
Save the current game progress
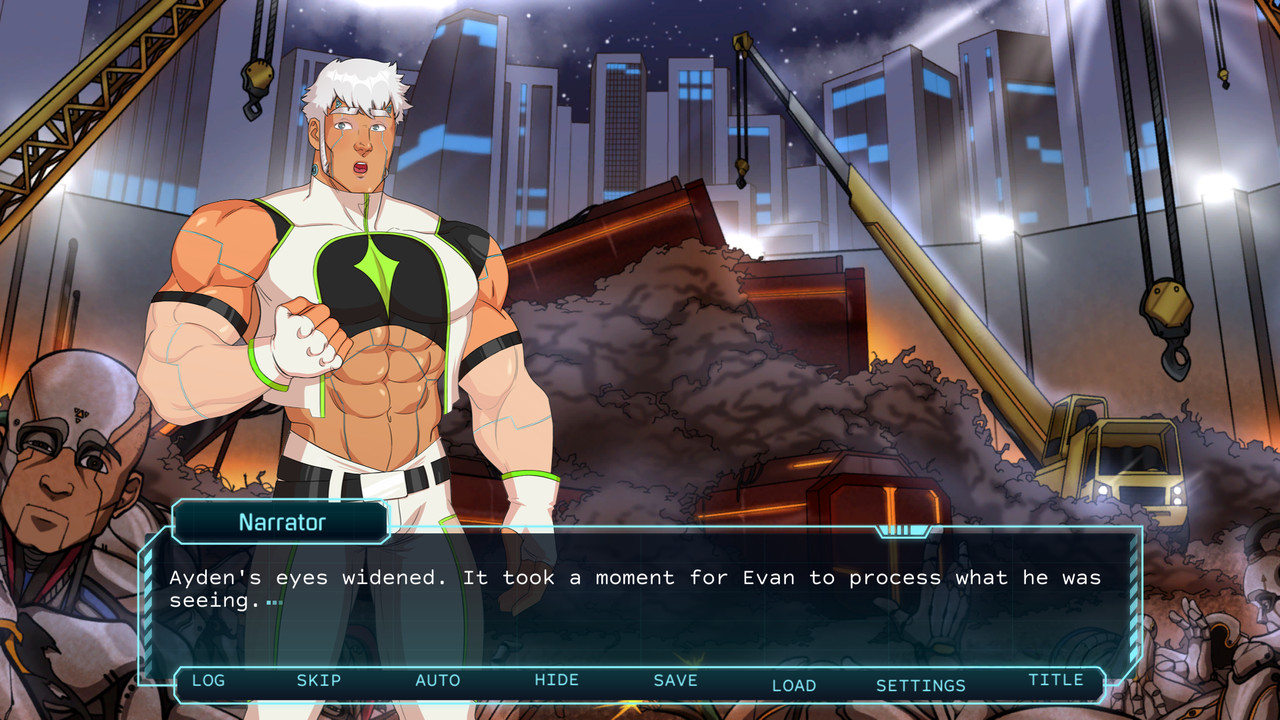(x=675, y=681)
